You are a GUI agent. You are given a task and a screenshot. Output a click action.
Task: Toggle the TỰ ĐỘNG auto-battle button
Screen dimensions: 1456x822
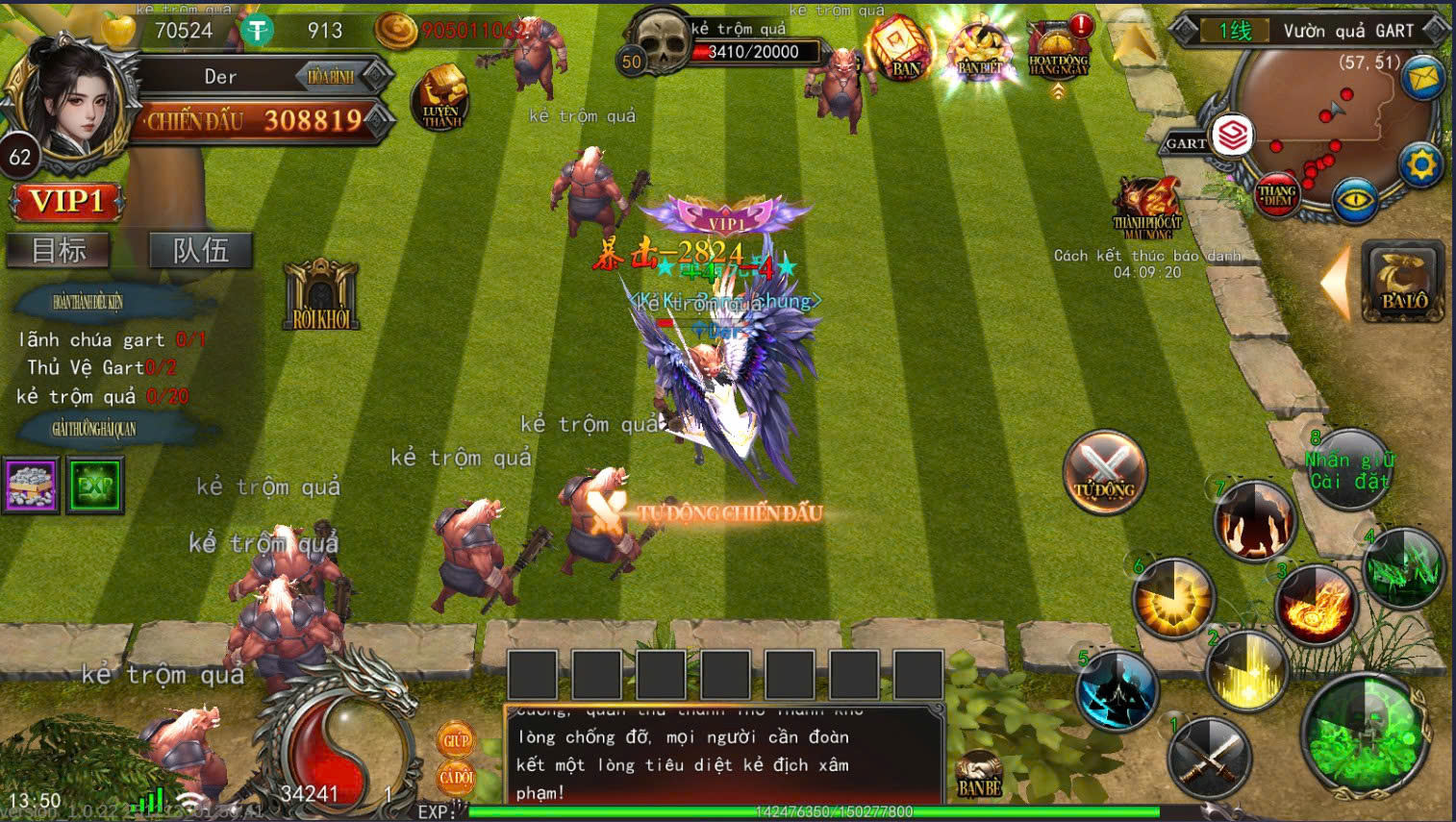[x=1104, y=471]
